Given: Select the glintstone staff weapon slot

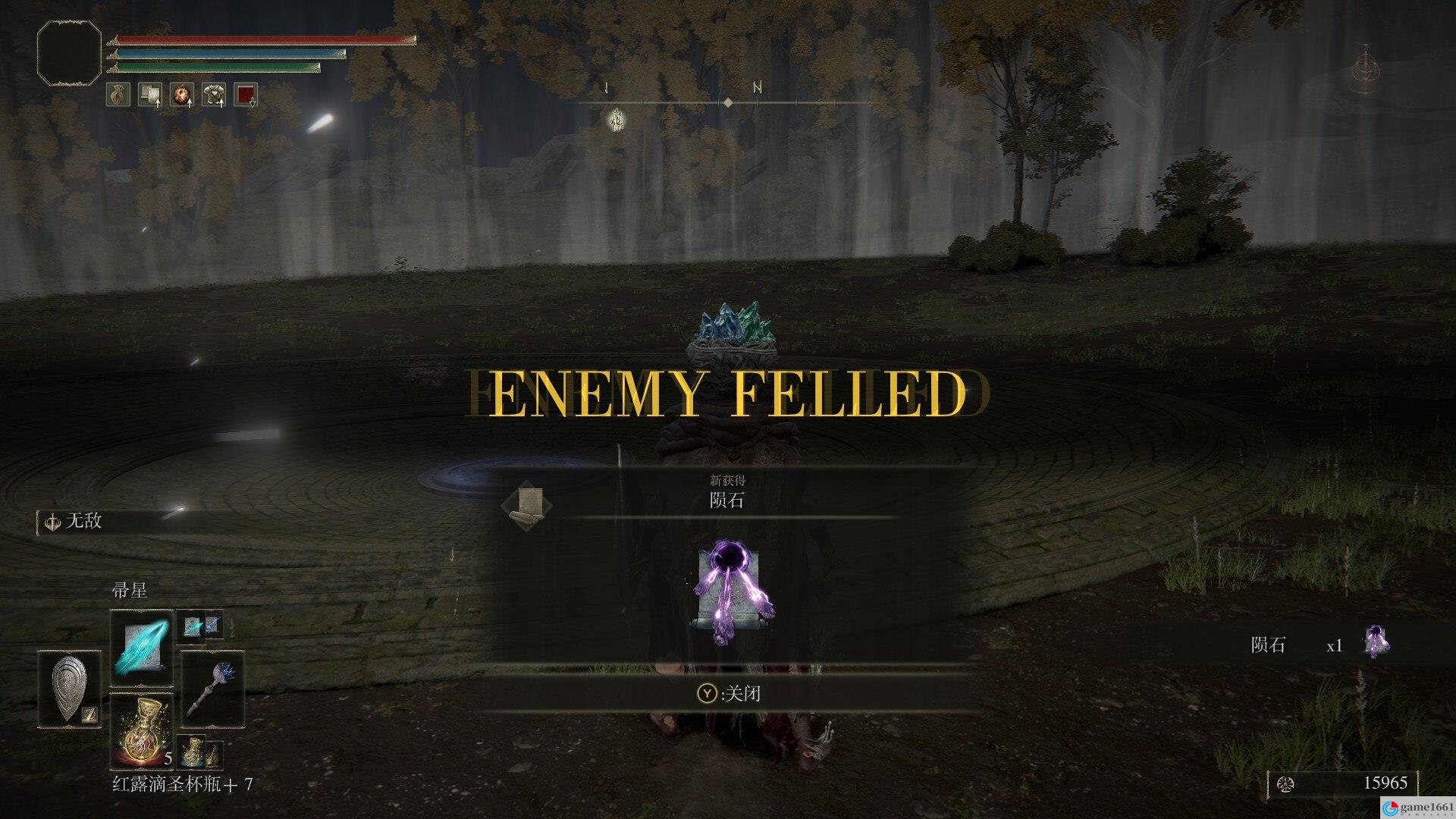Looking at the screenshot, I should coord(213,689).
